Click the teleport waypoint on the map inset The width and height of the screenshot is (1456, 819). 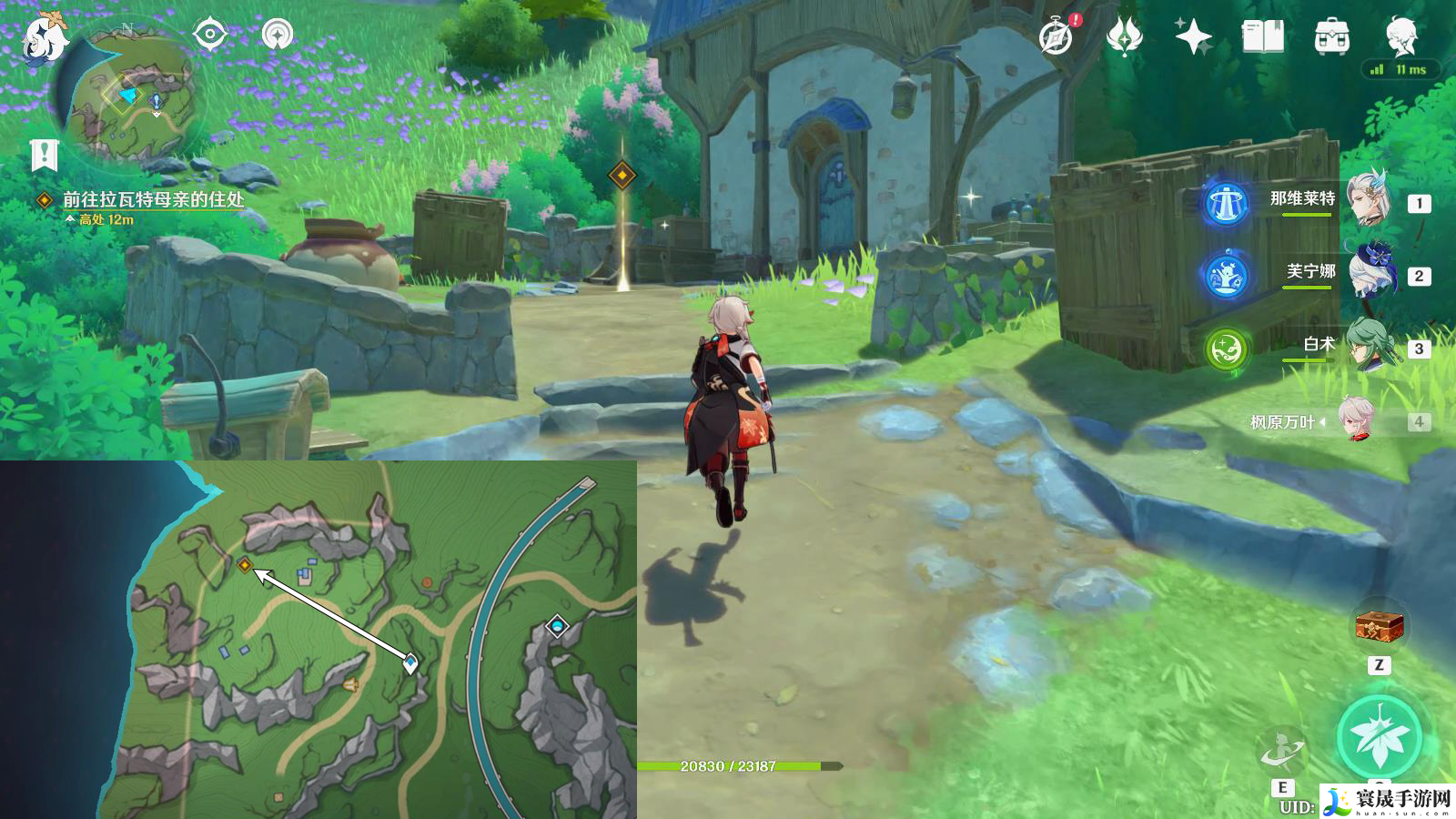click(x=557, y=626)
